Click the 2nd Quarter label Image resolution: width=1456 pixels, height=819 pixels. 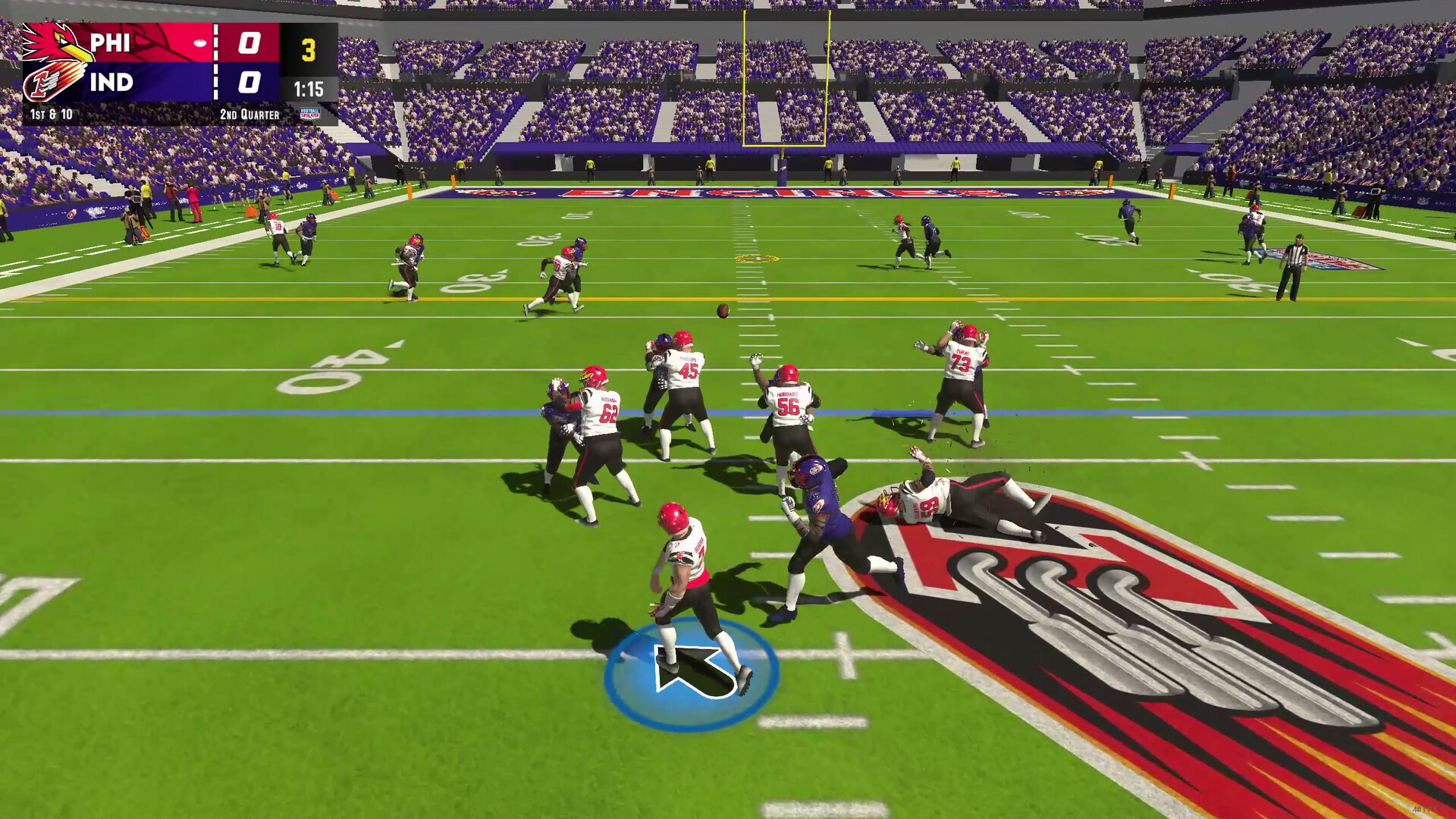tap(249, 112)
